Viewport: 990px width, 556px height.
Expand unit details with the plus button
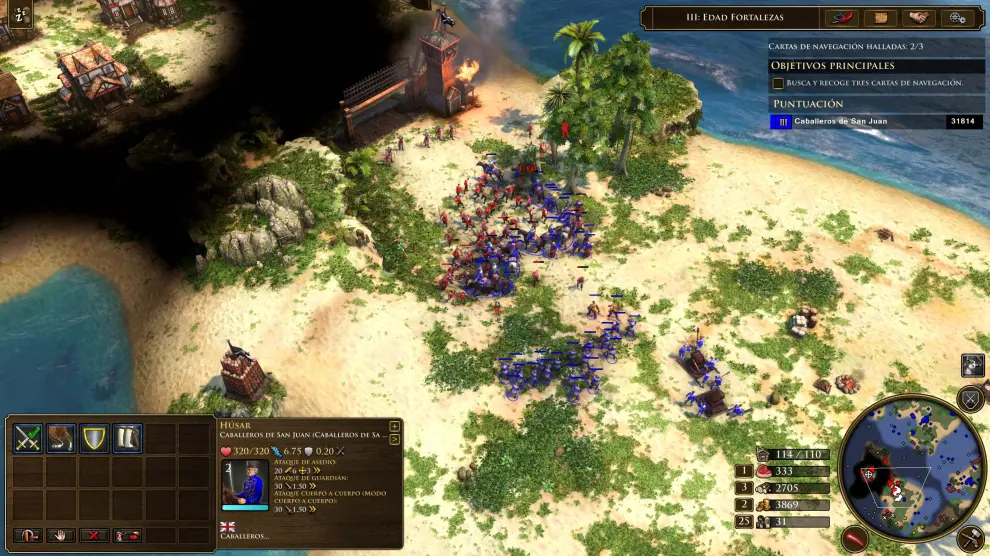(394, 427)
